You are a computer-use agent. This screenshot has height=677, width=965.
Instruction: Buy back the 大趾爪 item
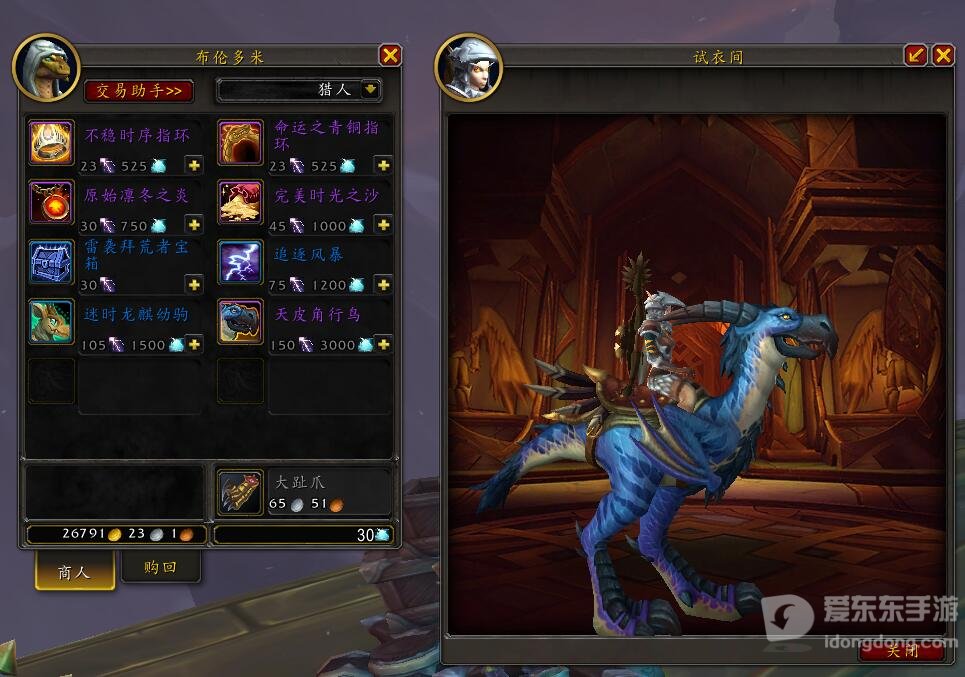click(241, 491)
